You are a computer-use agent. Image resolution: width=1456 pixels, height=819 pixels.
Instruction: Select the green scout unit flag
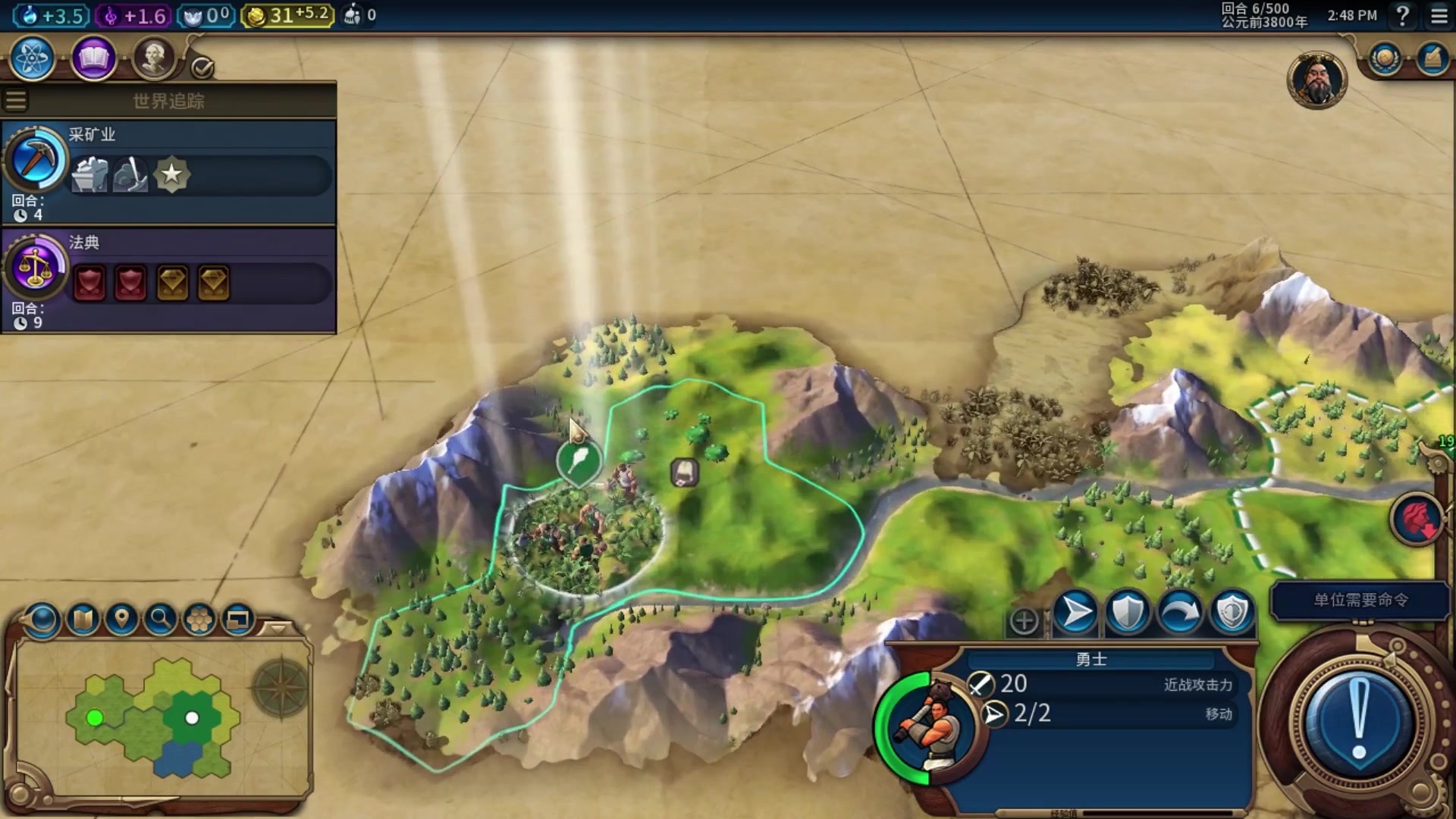pos(579,460)
